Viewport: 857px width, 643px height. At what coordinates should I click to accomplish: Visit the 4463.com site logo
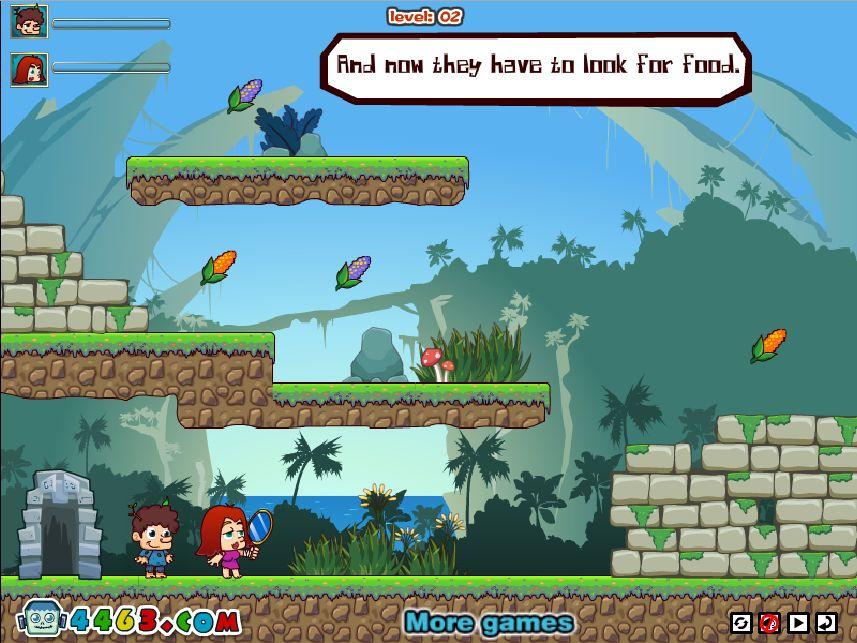pos(130,619)
